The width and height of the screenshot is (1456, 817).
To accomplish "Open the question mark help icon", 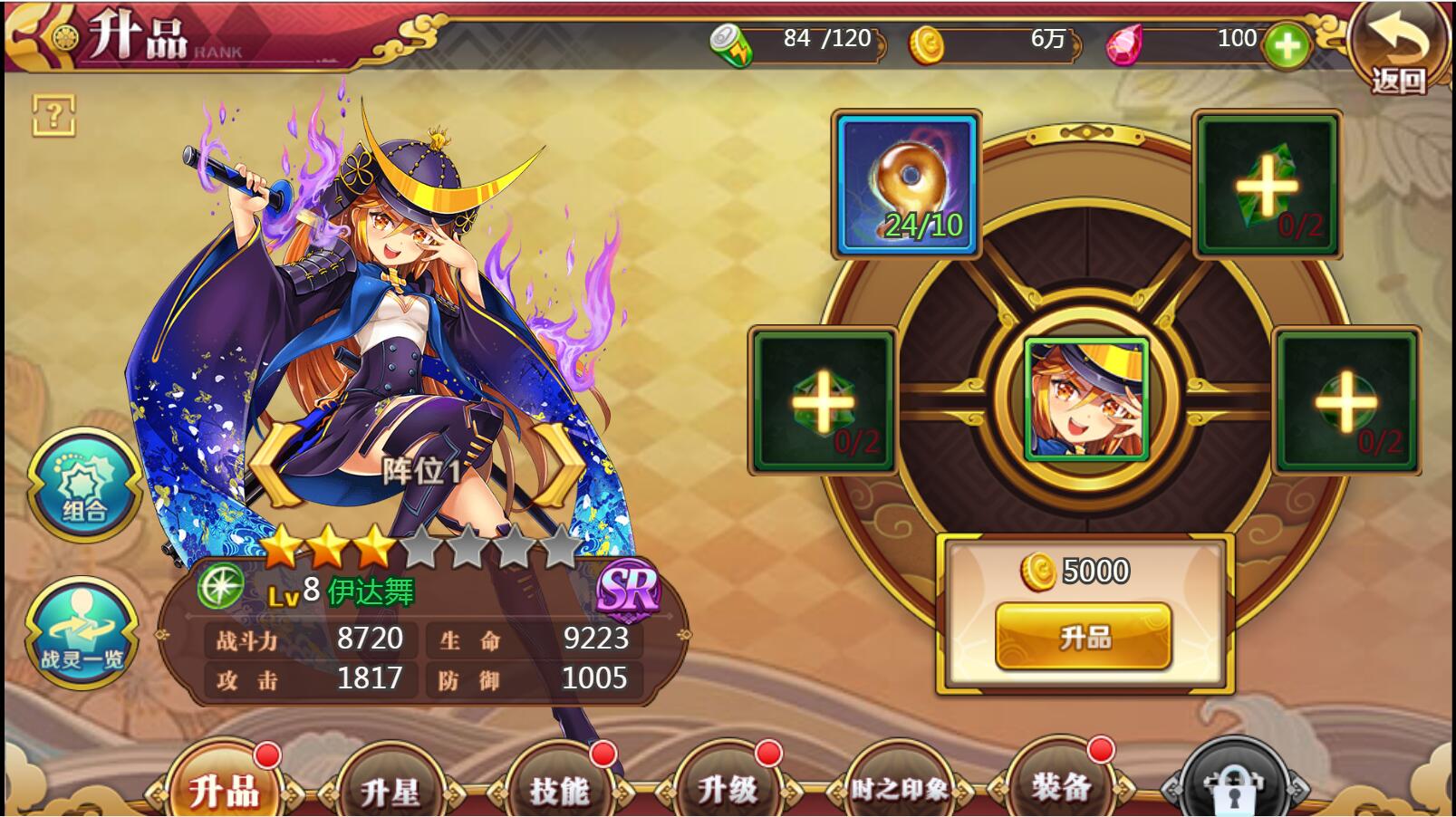I will (54, 115).
